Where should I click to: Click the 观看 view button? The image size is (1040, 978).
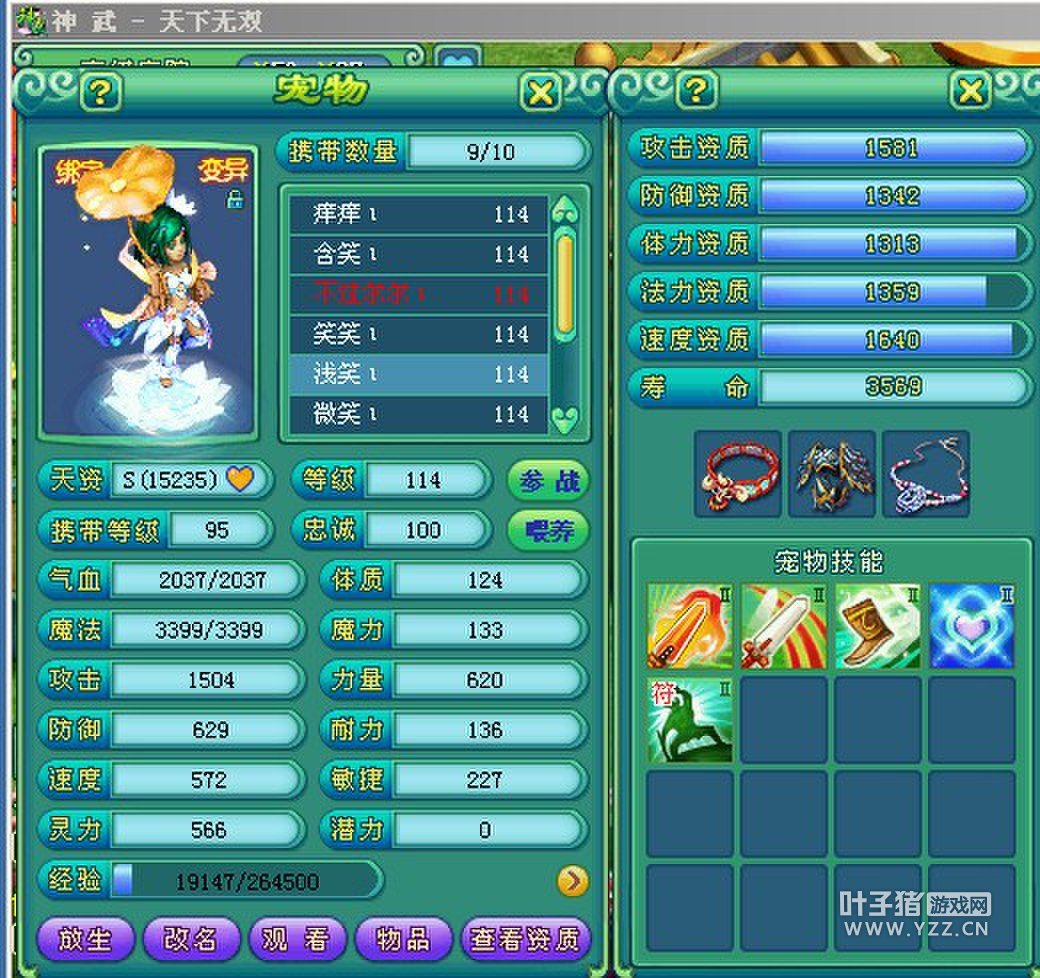pos(296,938)
